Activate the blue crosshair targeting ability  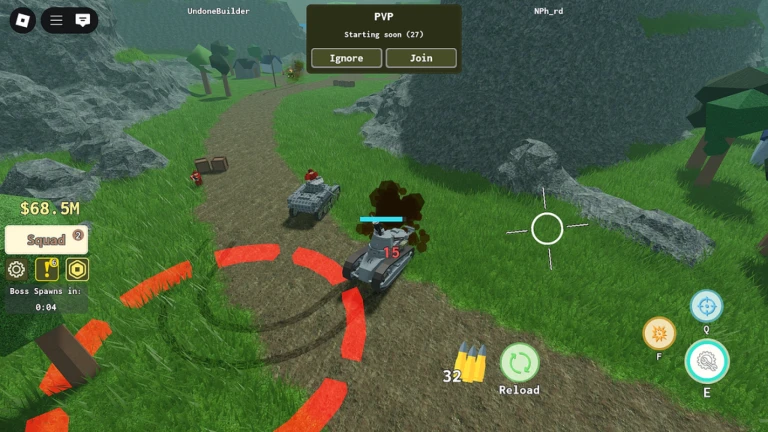click(x=706, y=306)
